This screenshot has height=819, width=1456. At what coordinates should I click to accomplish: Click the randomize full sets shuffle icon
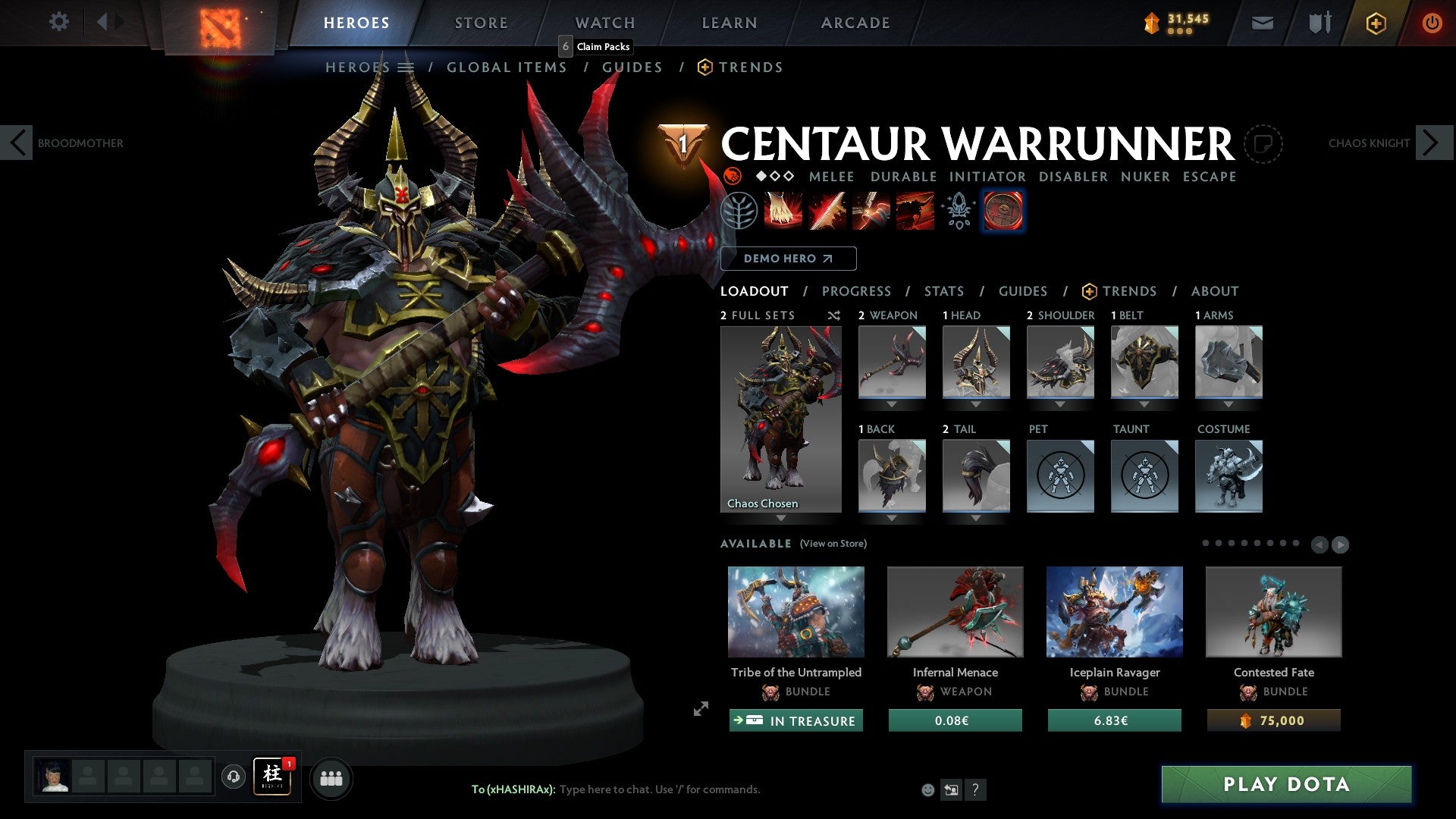[833, 315]
